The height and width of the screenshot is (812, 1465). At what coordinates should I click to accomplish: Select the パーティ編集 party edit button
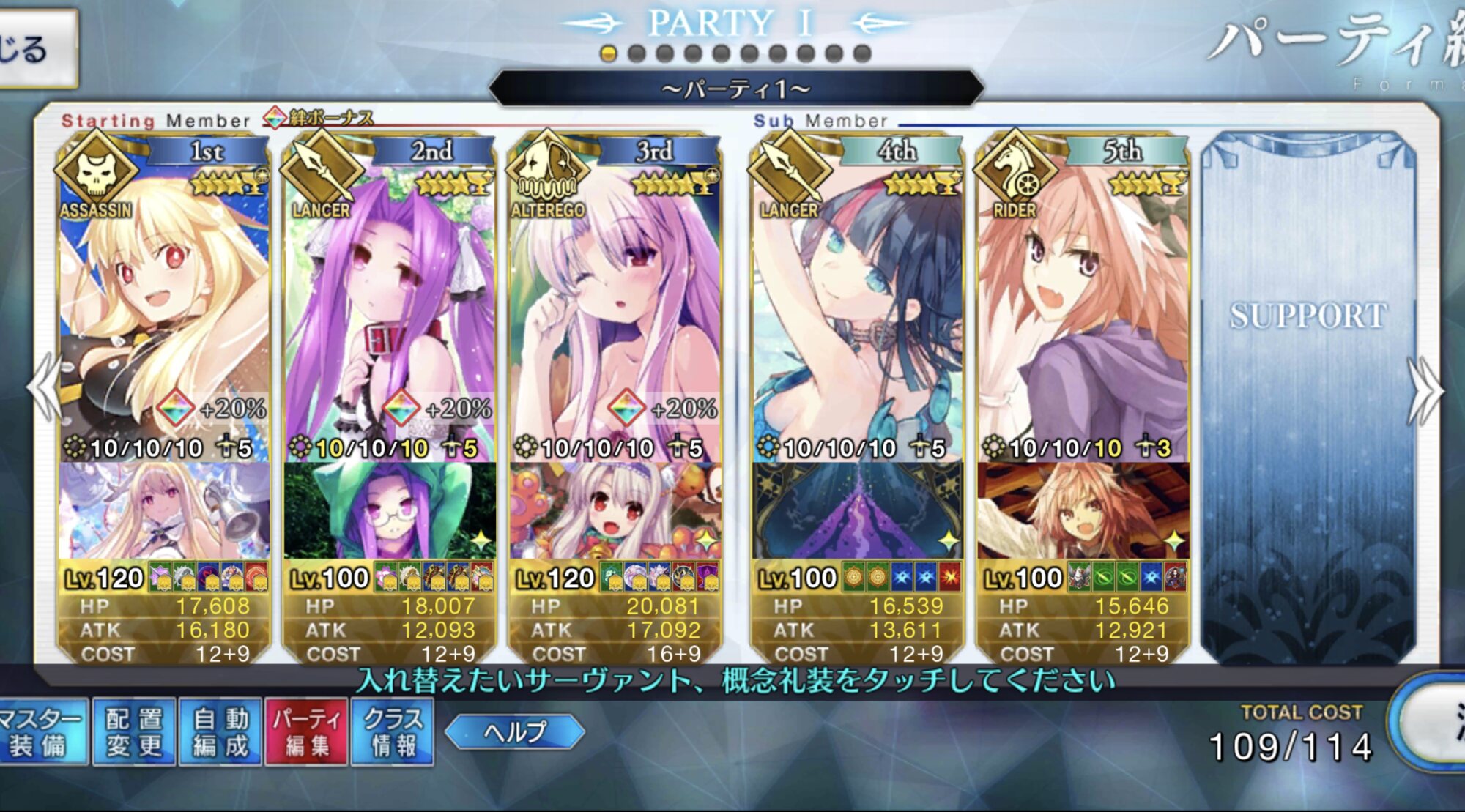point(306,731)
